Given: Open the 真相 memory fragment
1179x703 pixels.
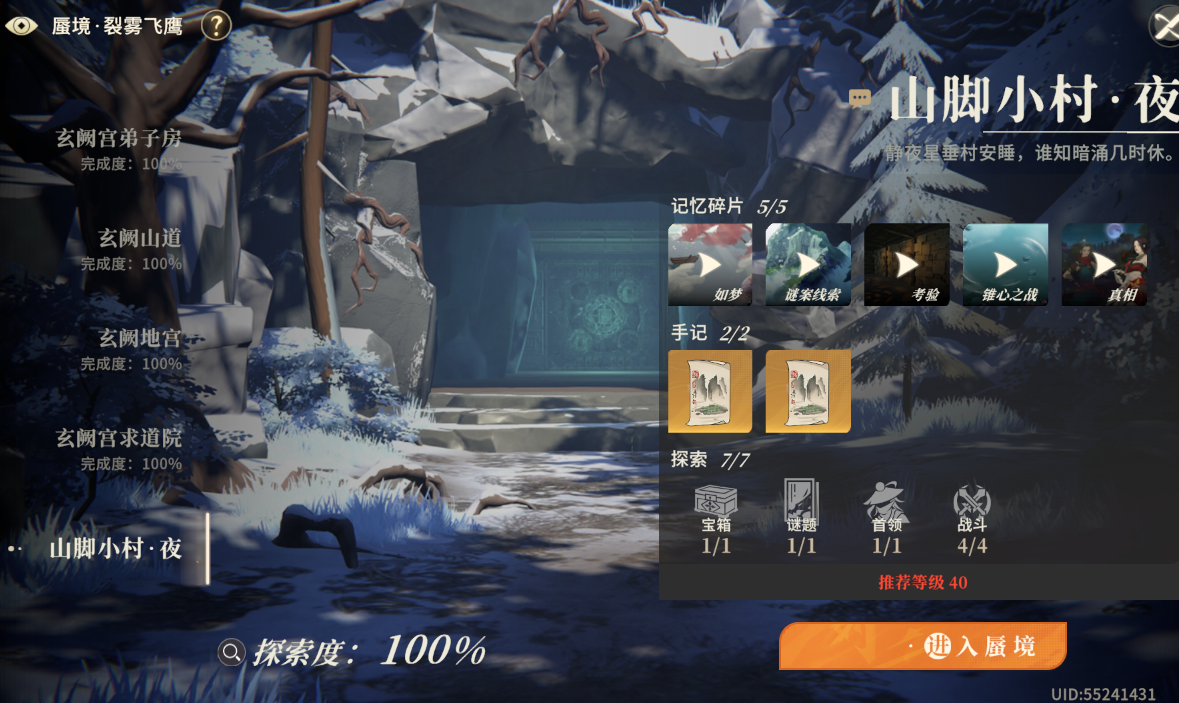Looking at the screenshot, I should click(1104, 264).
